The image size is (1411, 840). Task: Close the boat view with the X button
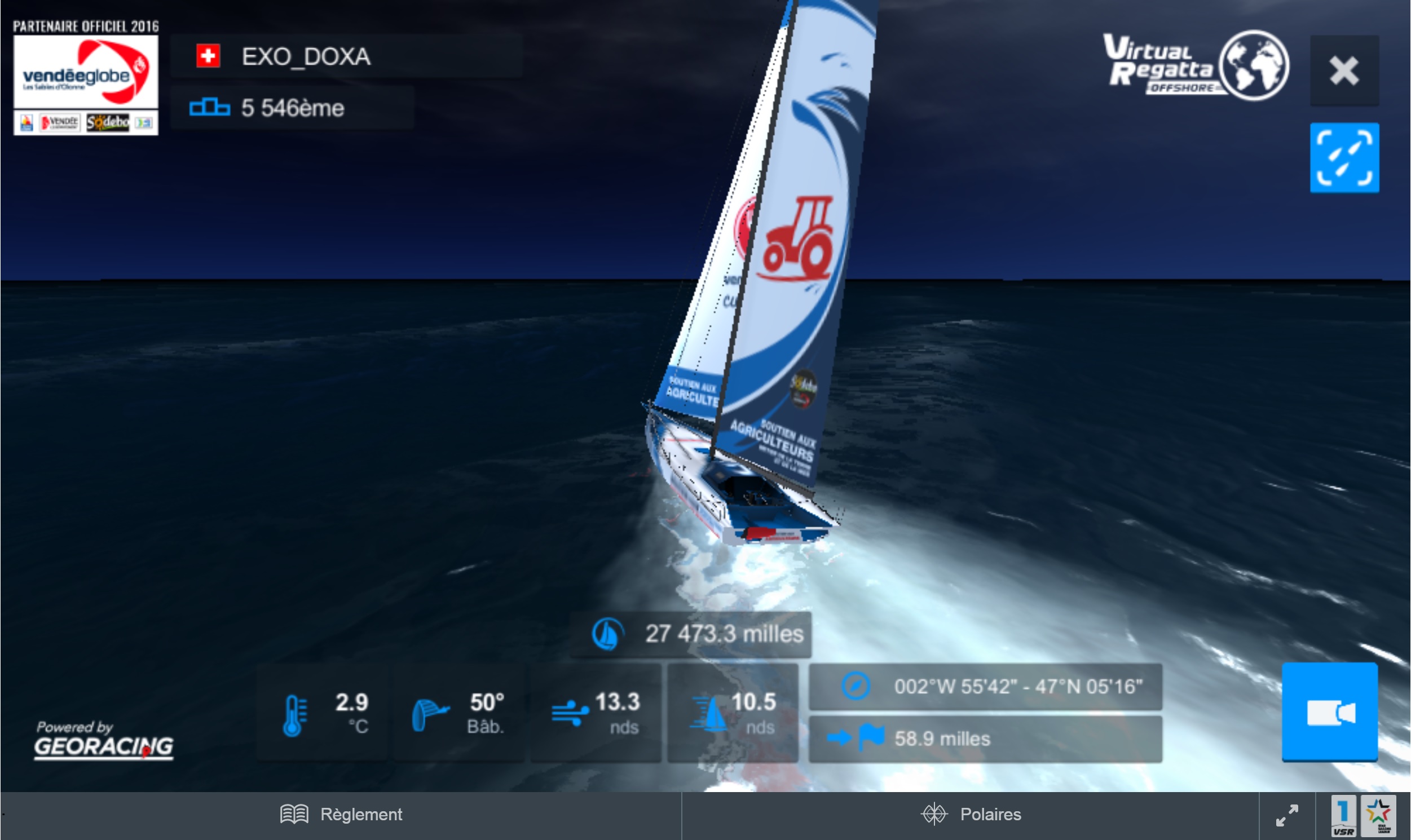tap(1344, 72)
